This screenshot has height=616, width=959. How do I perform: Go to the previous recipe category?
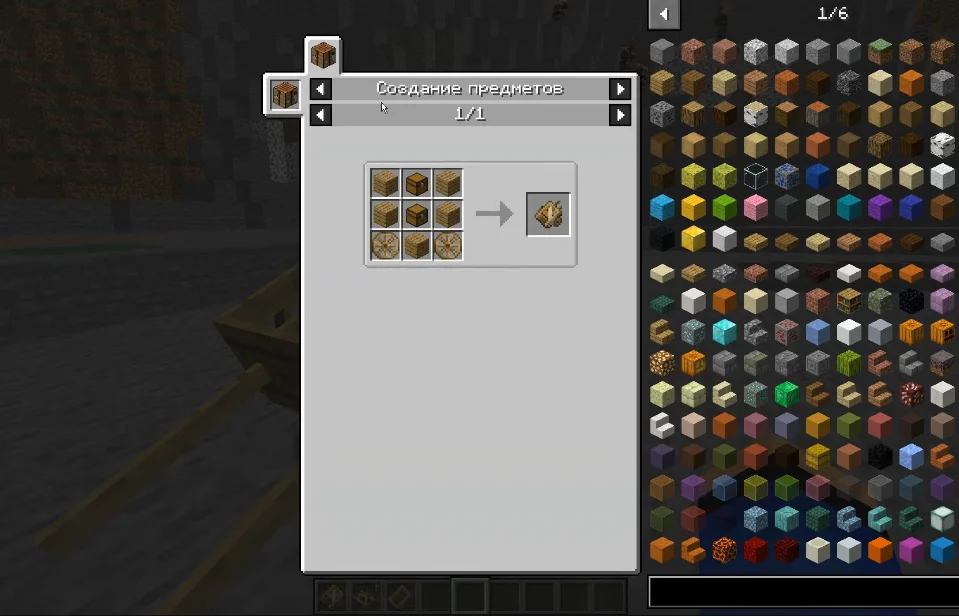320,89
